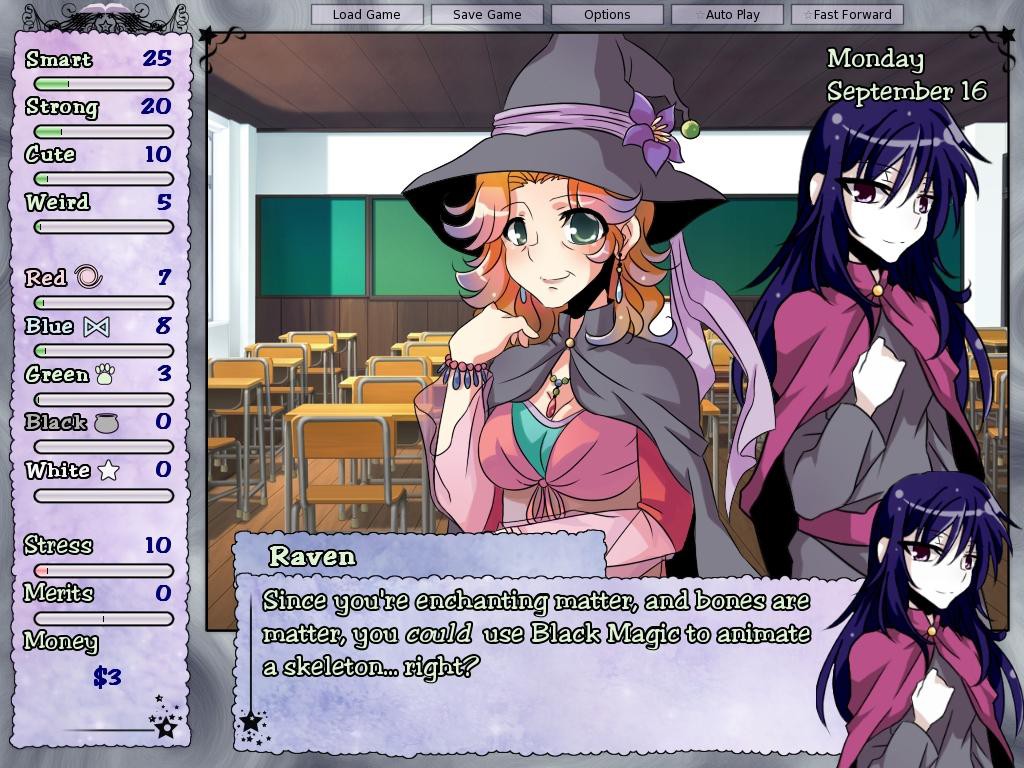
Task: Click the Save Game button
Action: click(487, 15)
